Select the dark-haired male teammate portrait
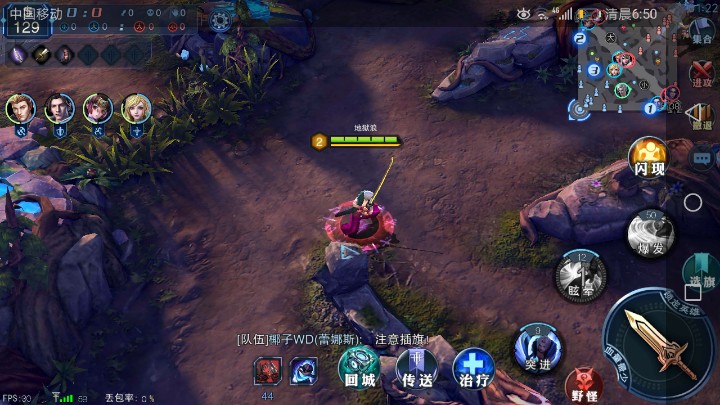 (59, 108)
